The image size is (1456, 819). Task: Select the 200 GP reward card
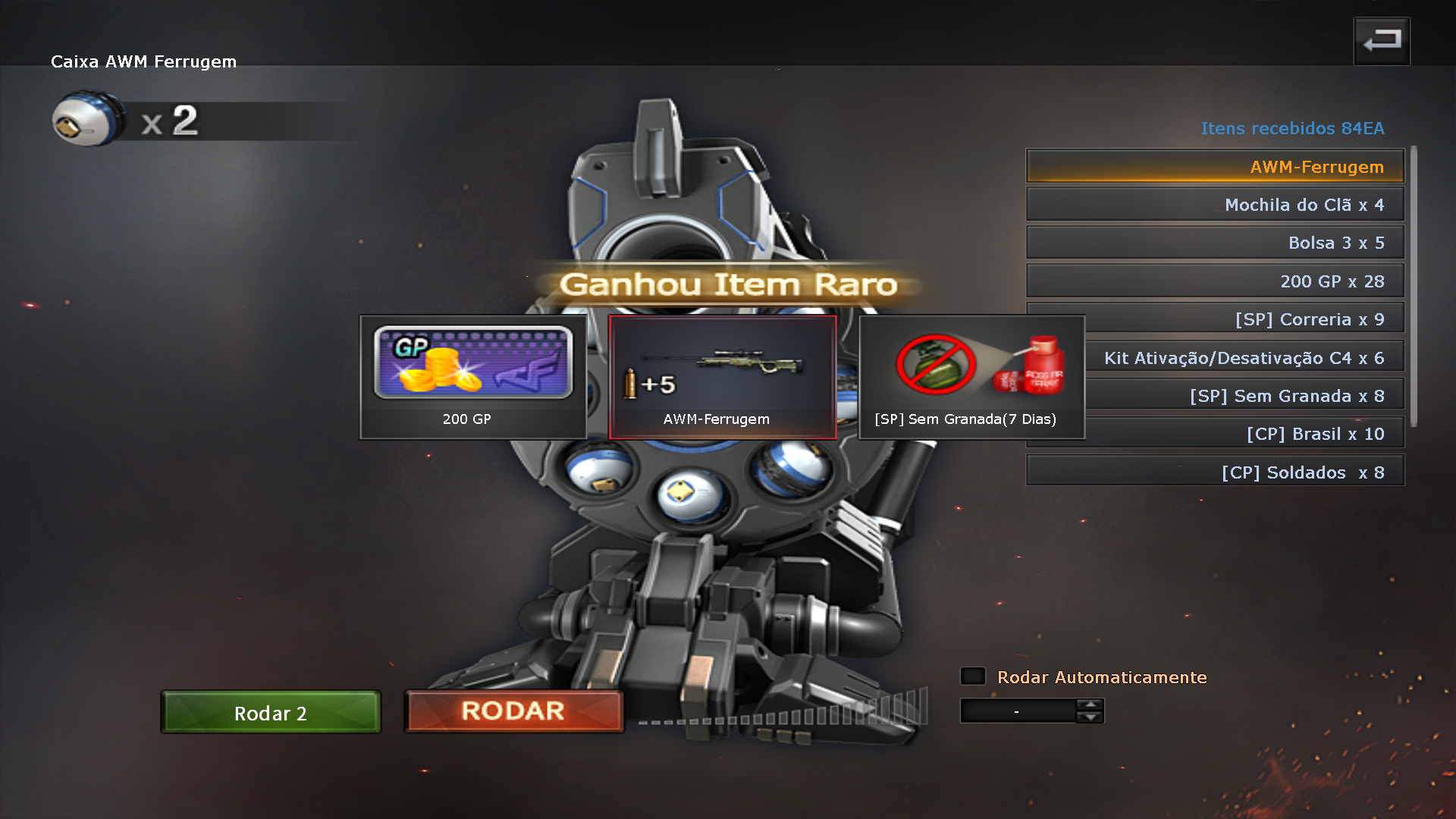point(472,377)
